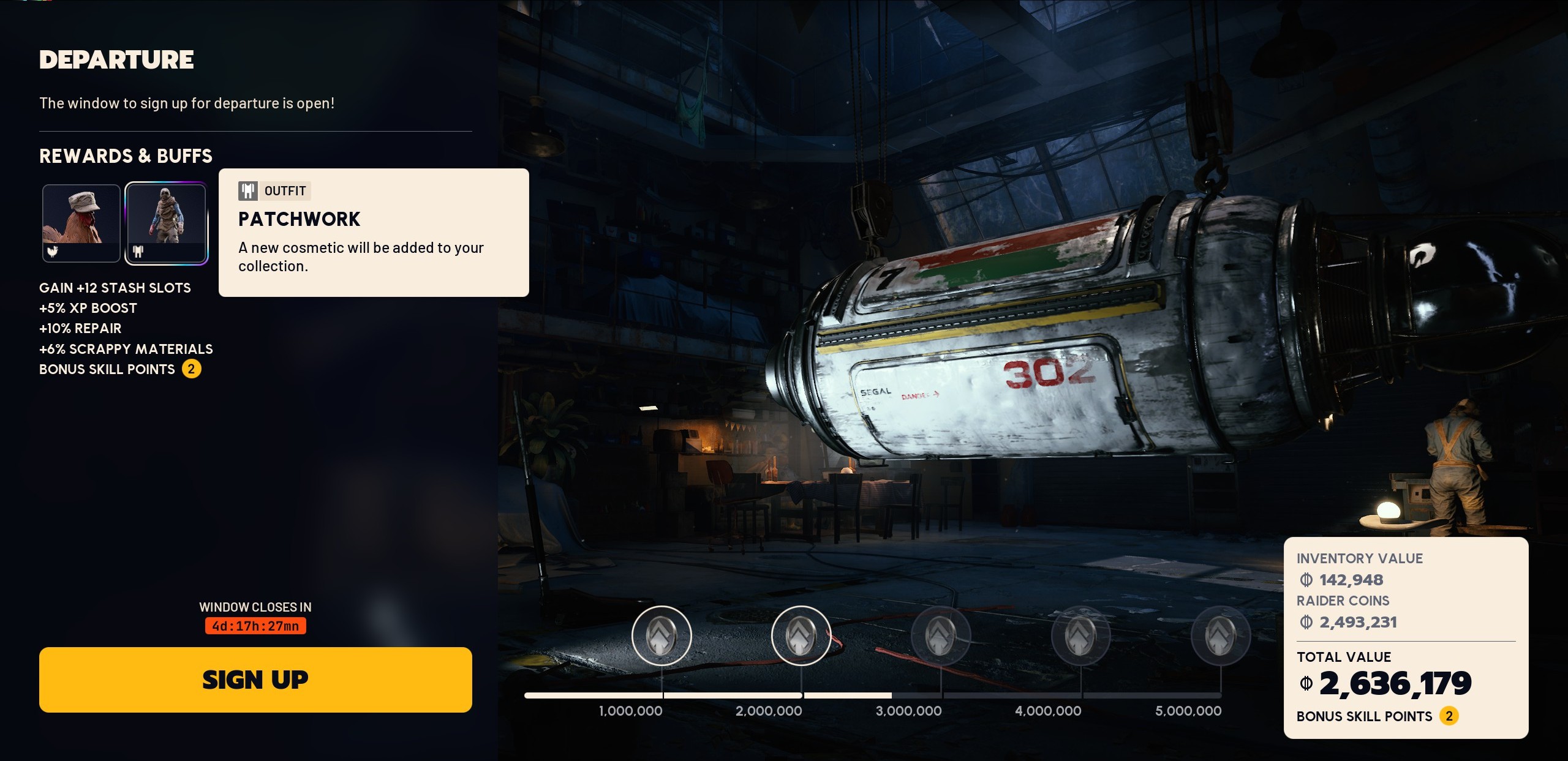Click the 2,000,000 milestone medallion
This screenshot has width=1568, height=761.
coord(801,635)
